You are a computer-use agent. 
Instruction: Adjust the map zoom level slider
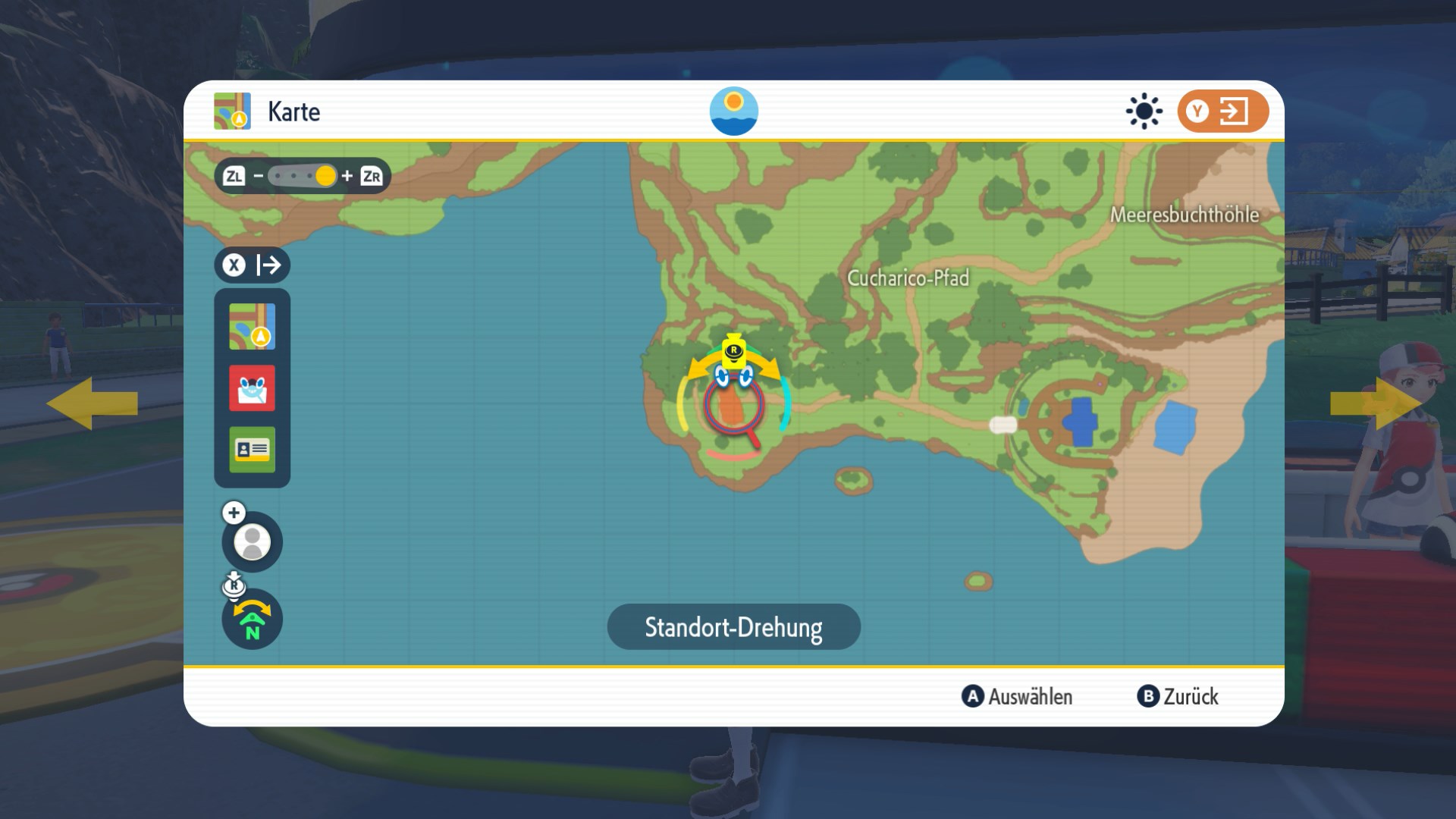303,177
